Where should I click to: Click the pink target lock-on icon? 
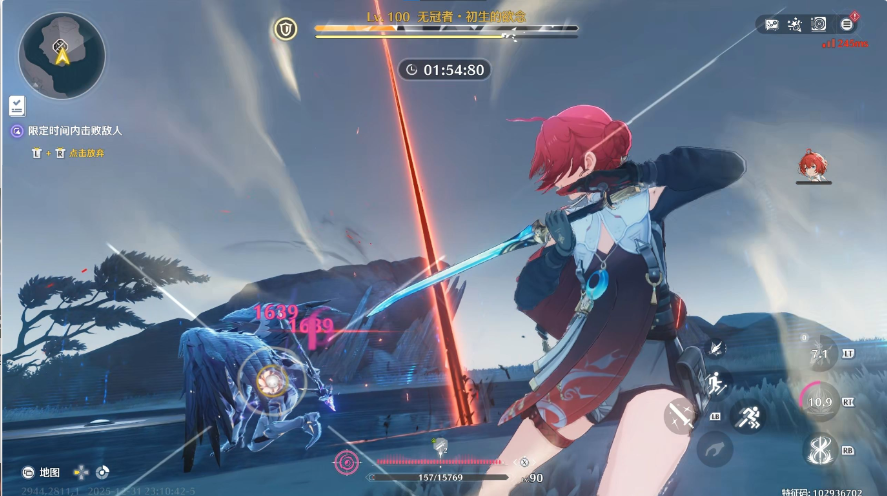coord(347,462)
